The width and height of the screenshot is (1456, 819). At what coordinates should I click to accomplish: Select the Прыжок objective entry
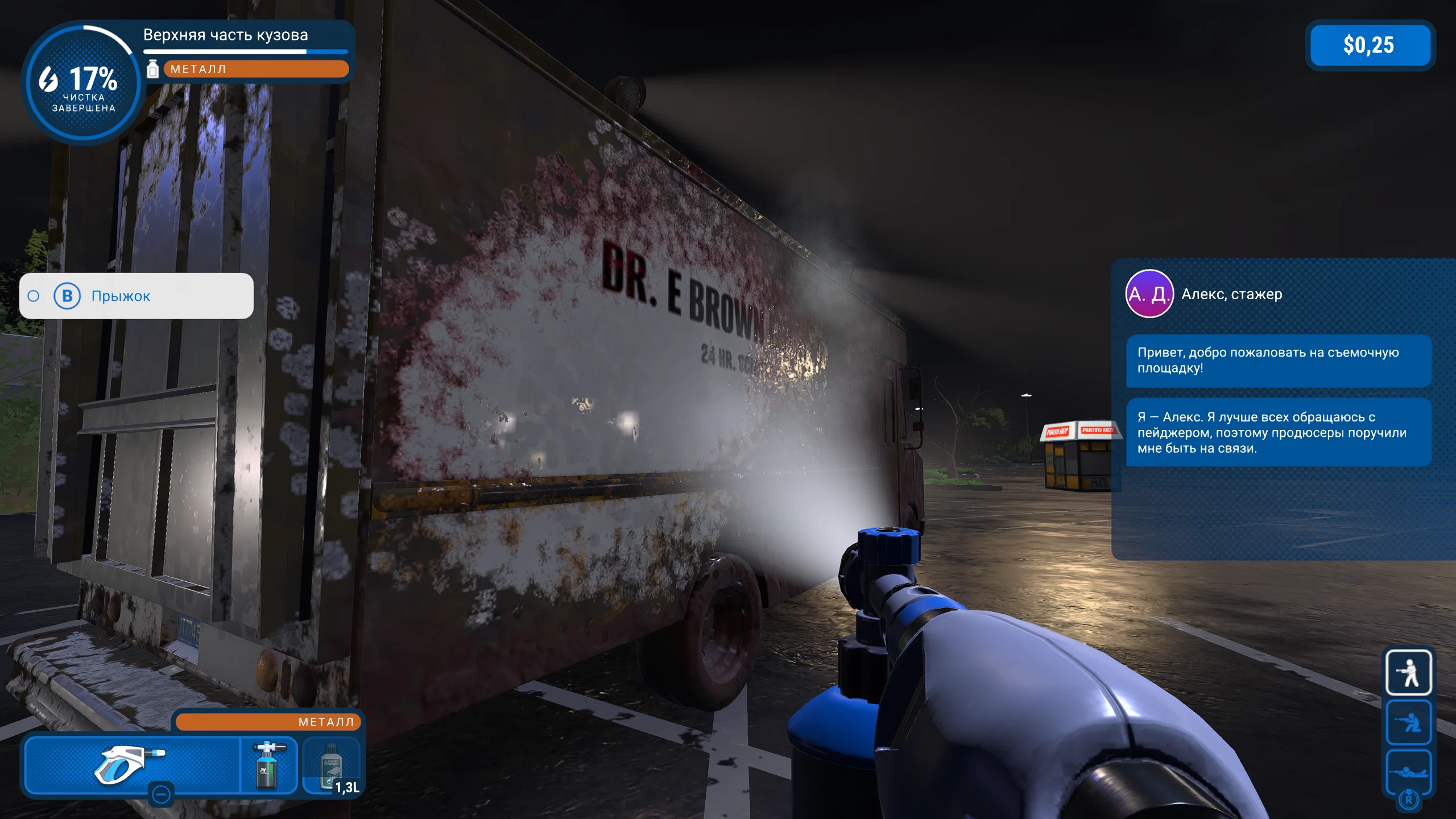click(x=136, y=296)
